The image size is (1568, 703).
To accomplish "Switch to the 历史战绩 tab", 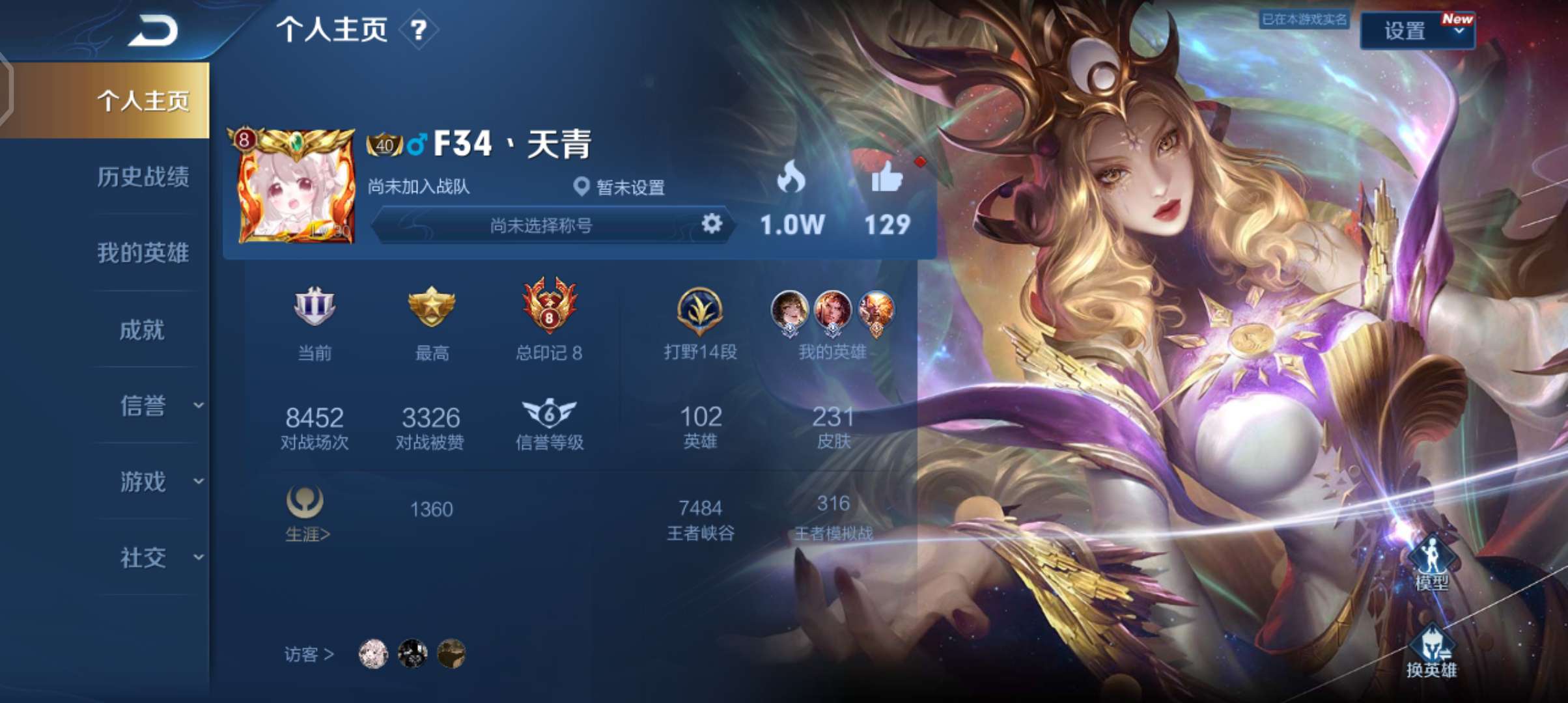I will coord(142,178).
